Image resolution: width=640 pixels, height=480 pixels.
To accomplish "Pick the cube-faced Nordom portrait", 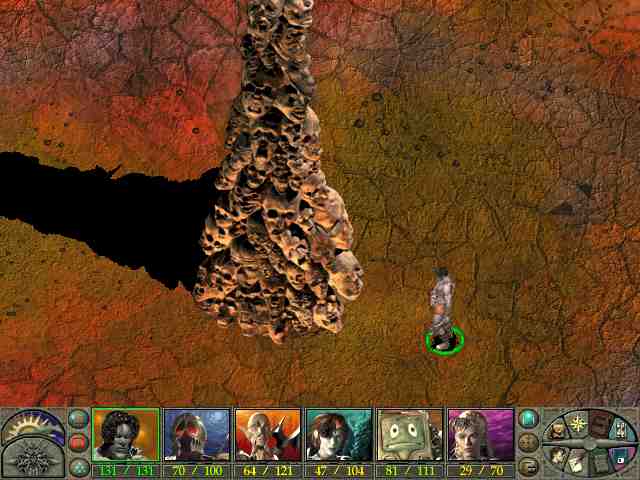I will [409, 435].
